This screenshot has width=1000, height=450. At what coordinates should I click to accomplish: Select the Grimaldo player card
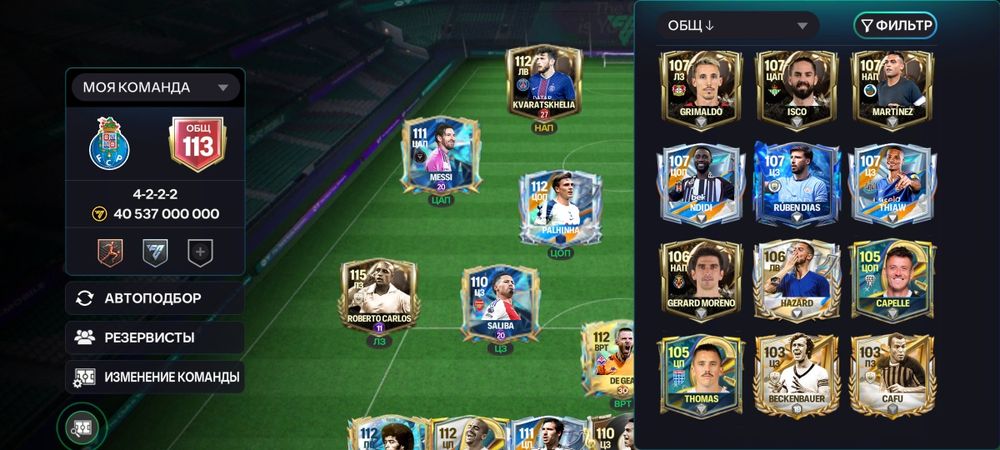[x=700, y=90]
